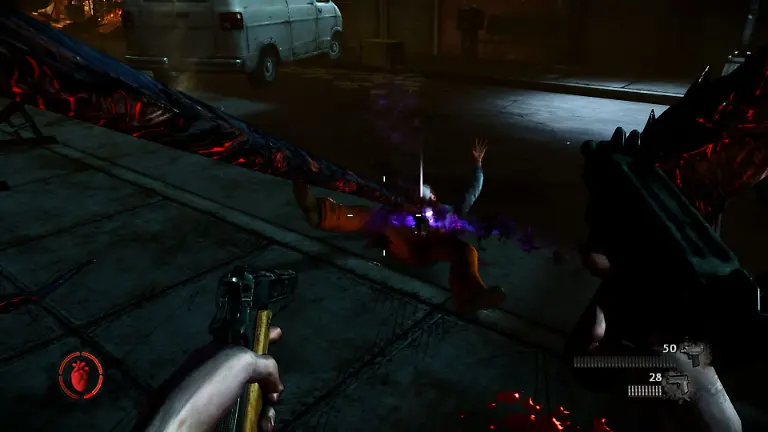
Task: Click the red heart icon
Action: [80, 375]
